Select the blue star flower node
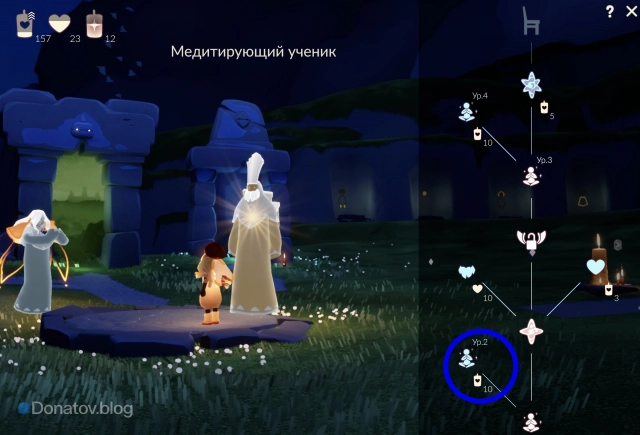The width and height of the screenshot is (640, 435). point(531,85)
